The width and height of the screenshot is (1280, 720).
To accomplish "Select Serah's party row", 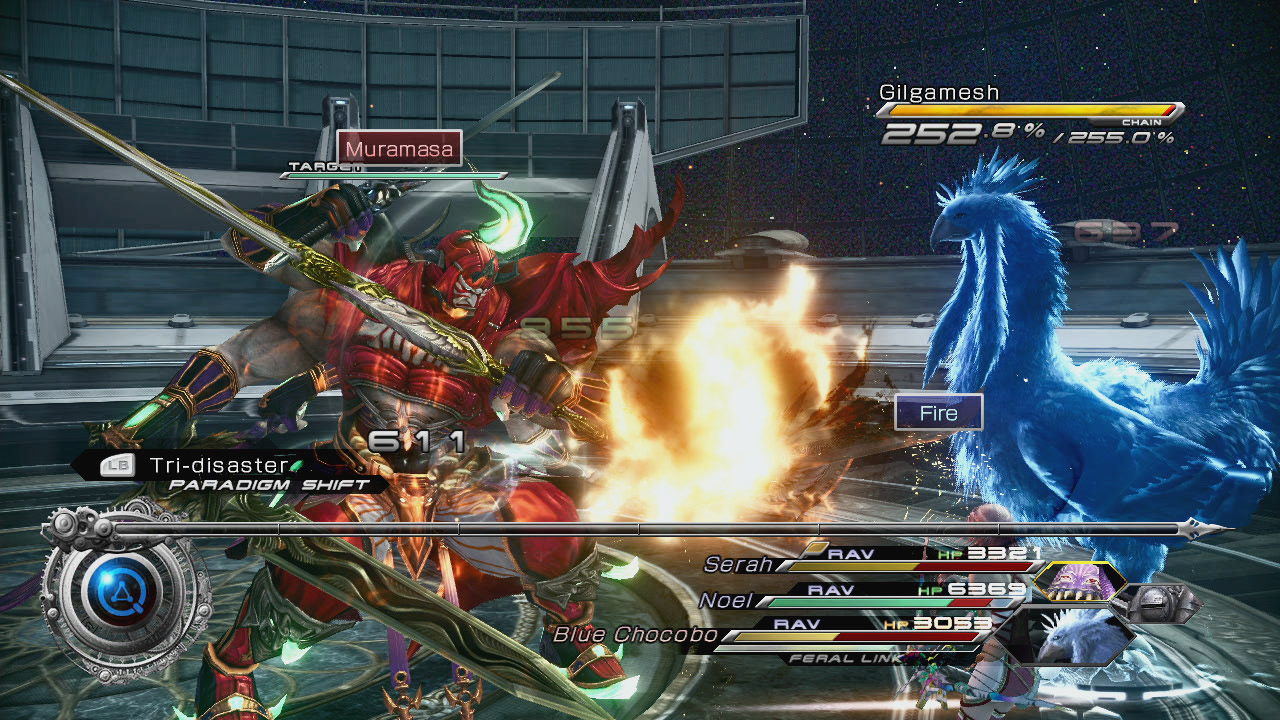I will click(870, 562).
